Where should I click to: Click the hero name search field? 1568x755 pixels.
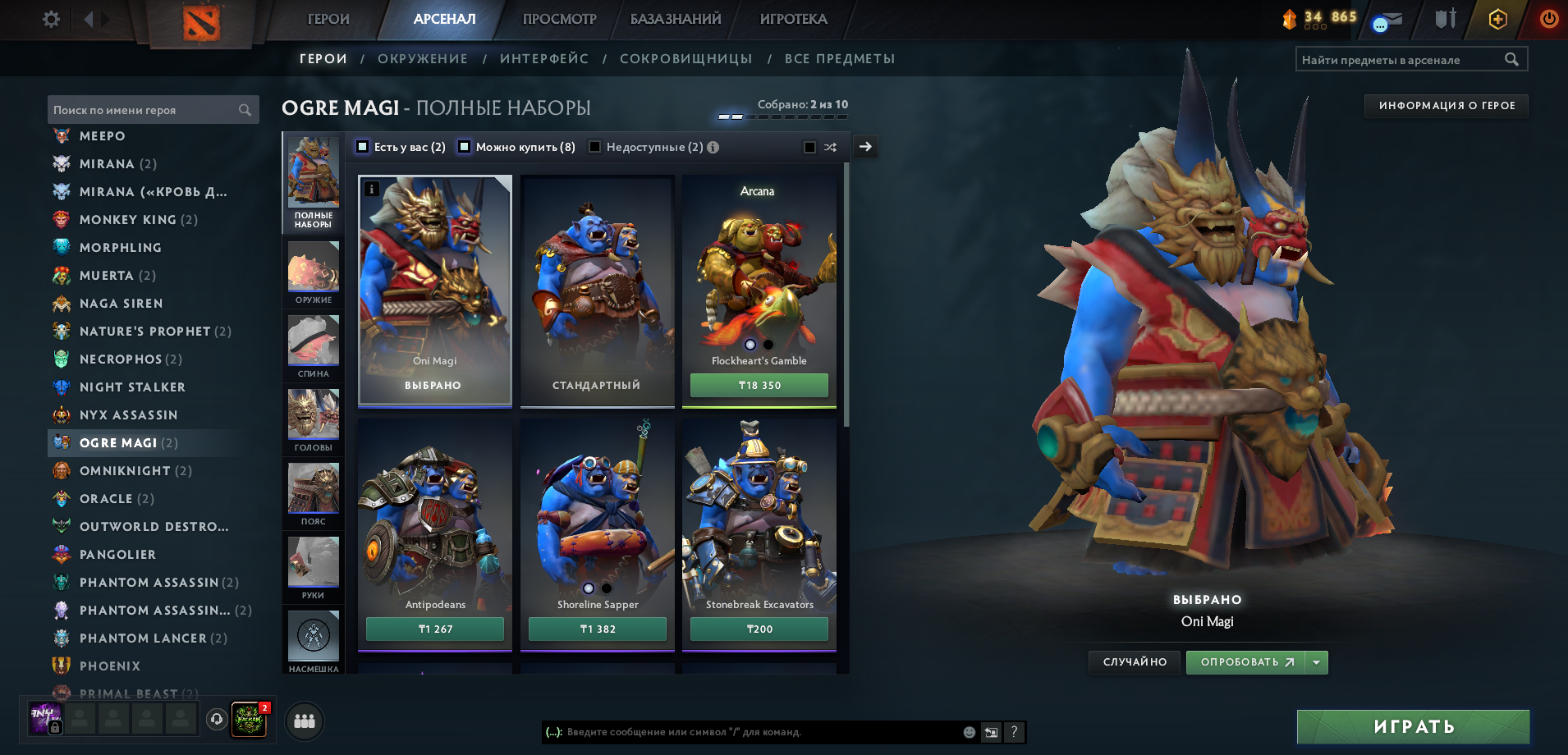coord(140,109)
